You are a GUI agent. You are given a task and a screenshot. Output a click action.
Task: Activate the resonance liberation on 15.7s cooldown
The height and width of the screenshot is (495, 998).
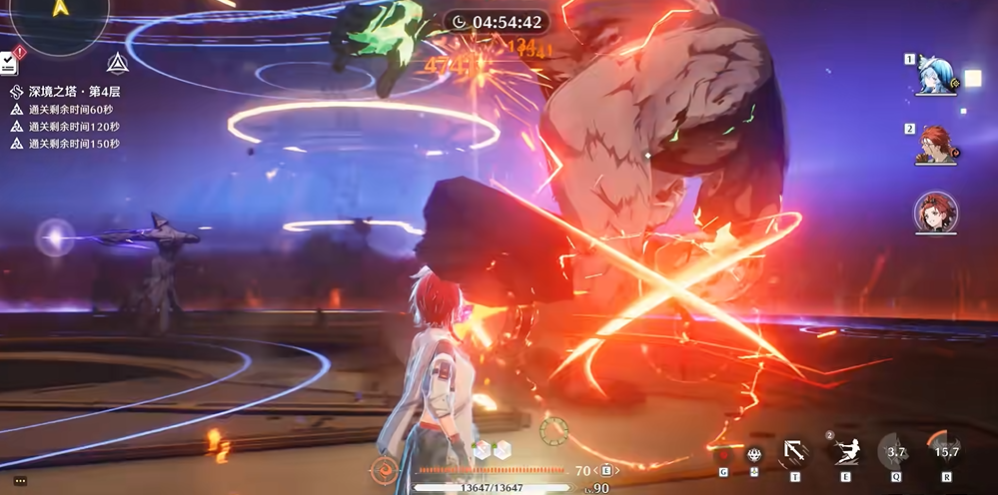click(944, 452)
